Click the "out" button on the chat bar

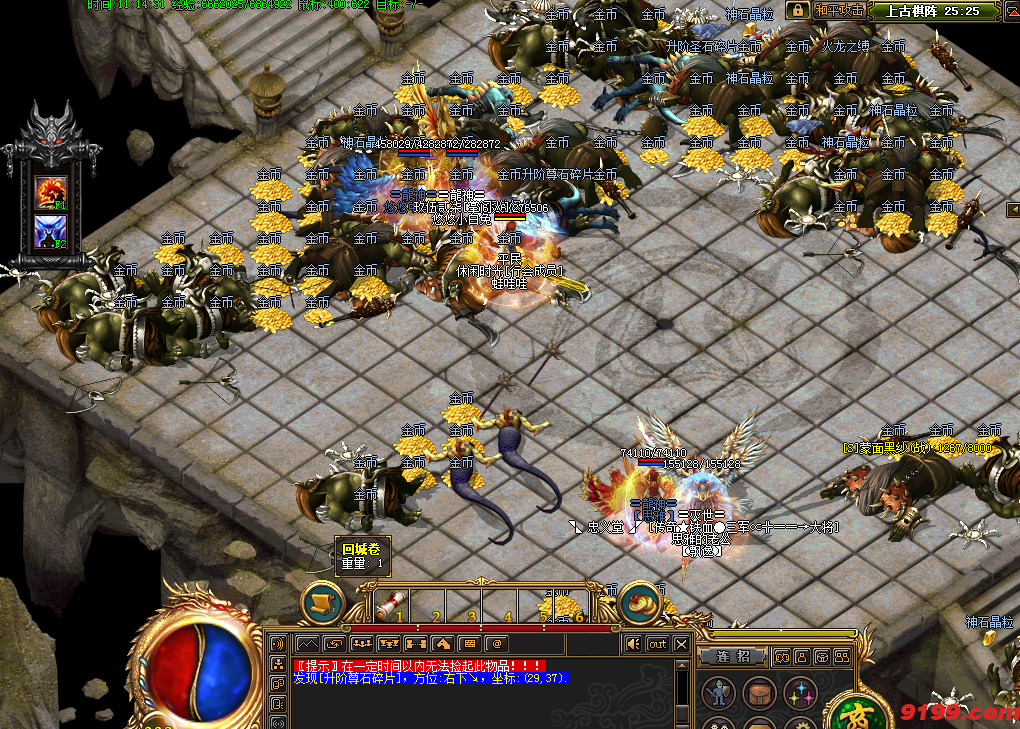[657, 644]
